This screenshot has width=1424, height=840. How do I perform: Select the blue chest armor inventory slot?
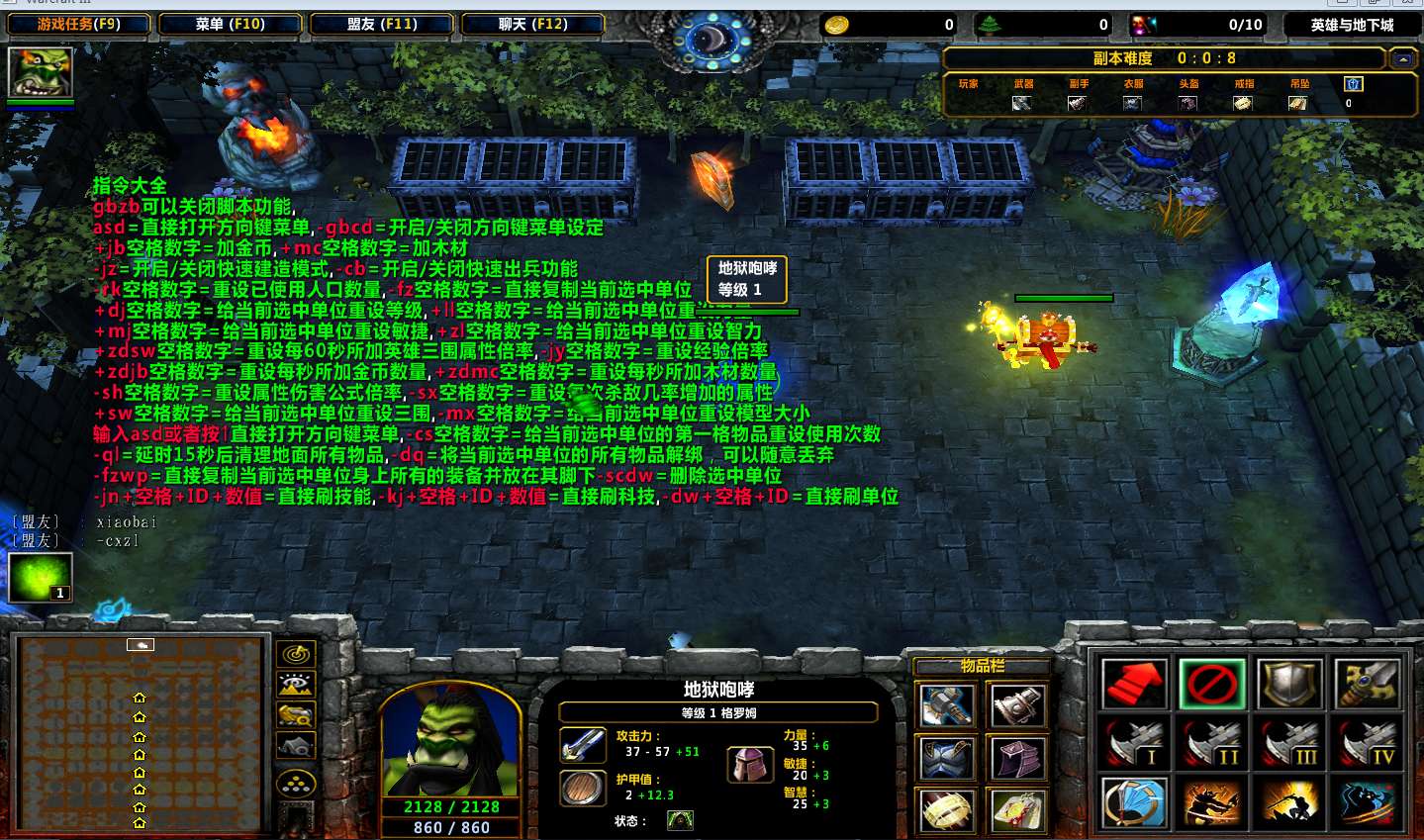click(946, 759)
